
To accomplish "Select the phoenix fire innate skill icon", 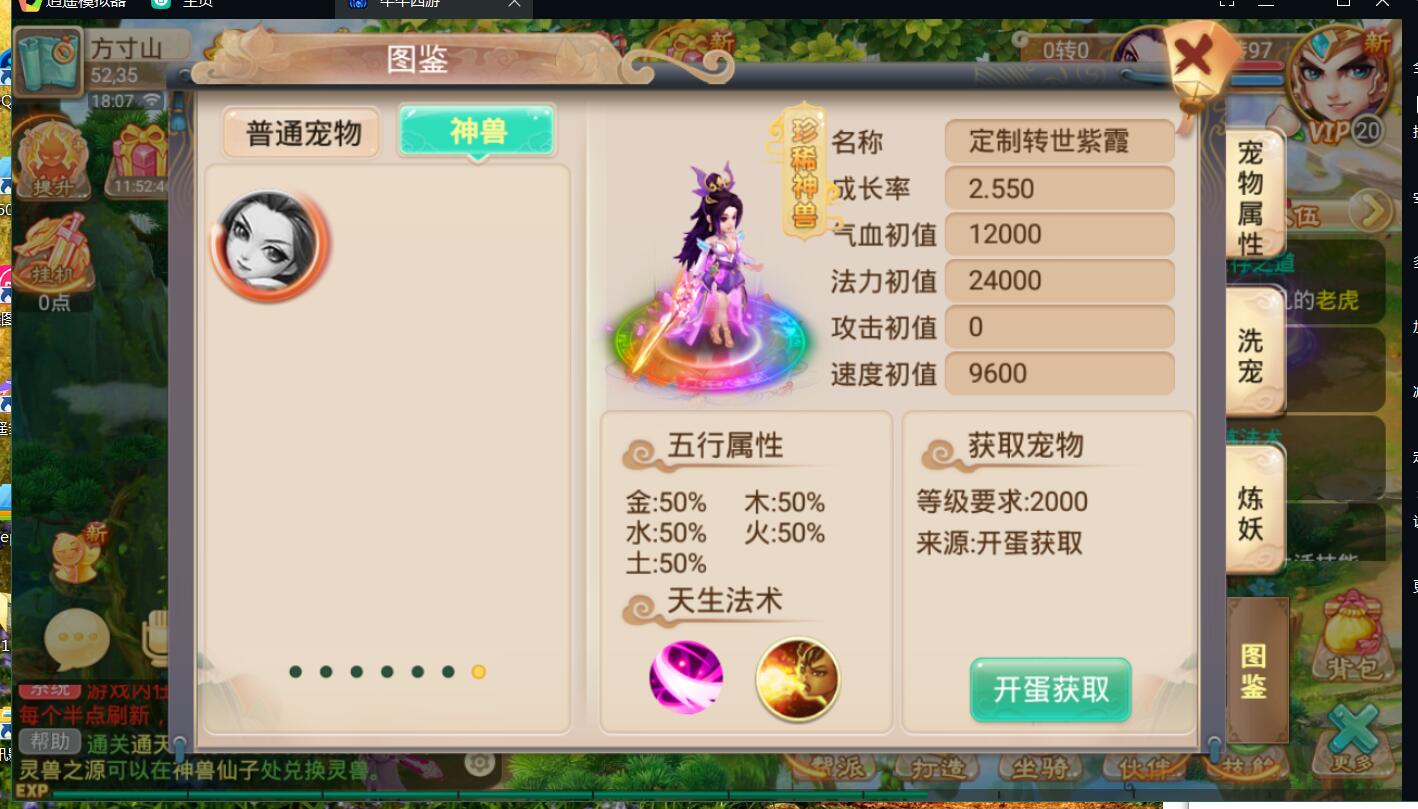I will click(x=797, y=678).
